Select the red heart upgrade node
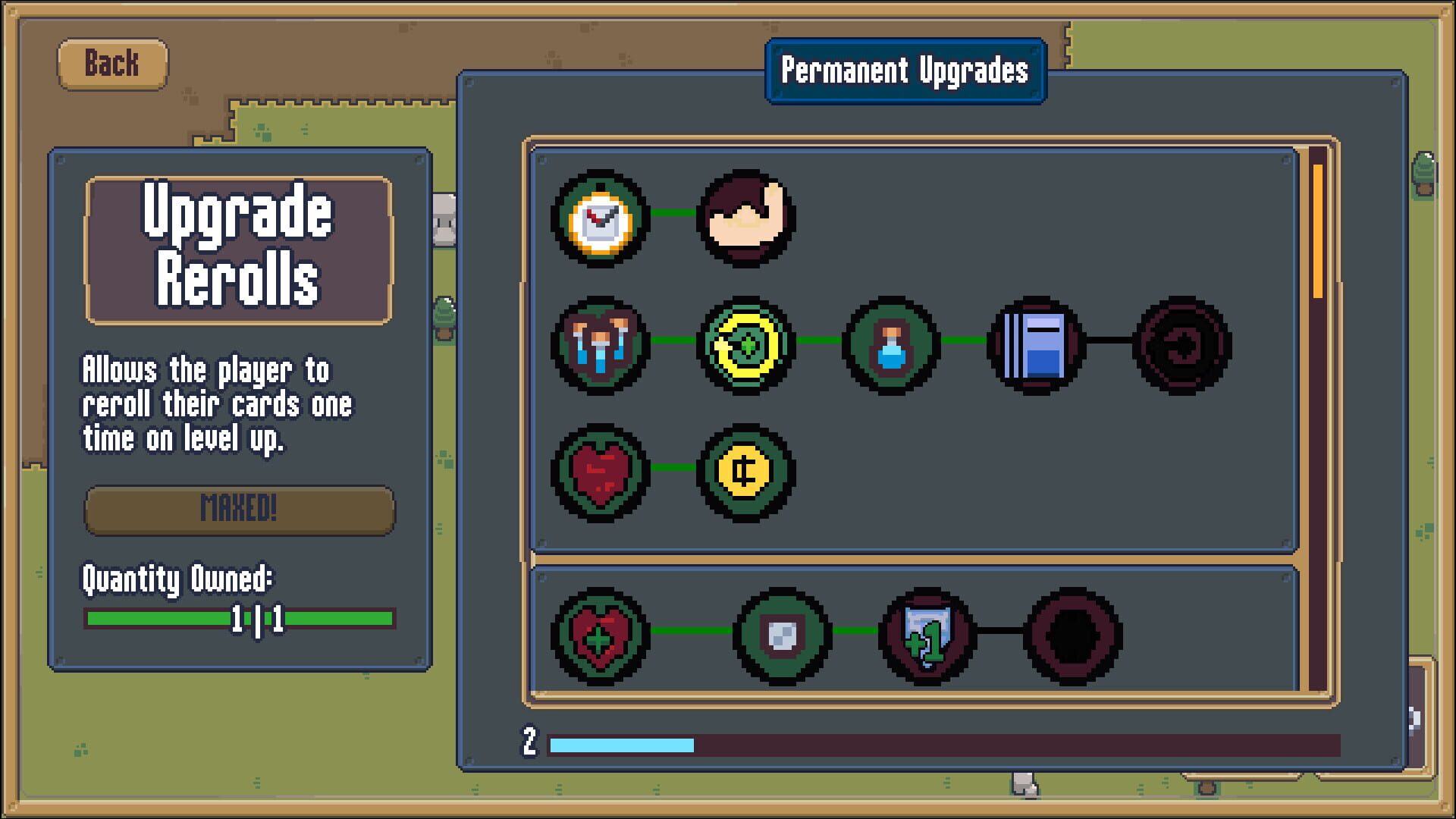The height and width of the screenshot is (819, 1456). (599, 474)
